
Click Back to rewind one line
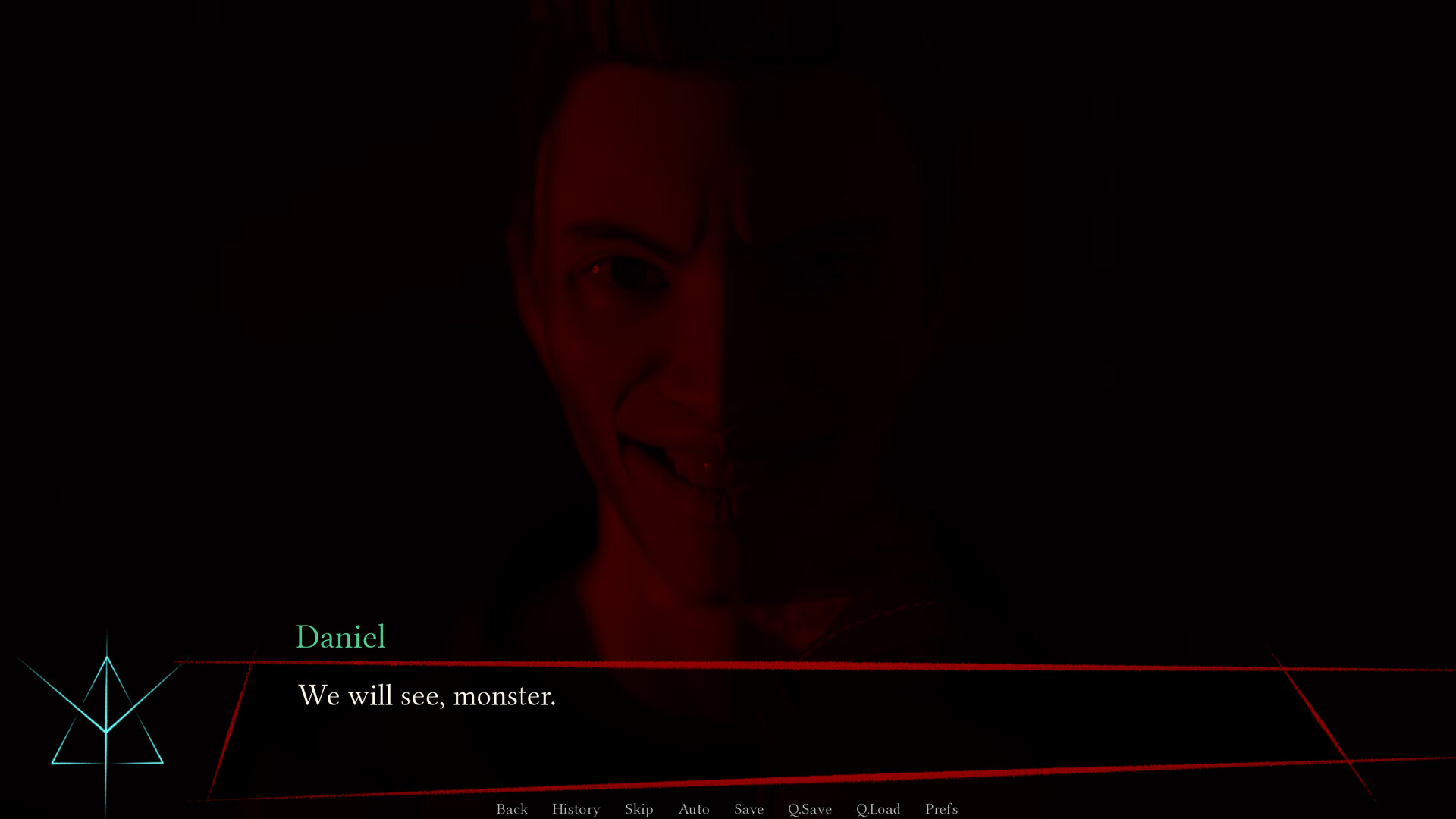coord(512,809)
